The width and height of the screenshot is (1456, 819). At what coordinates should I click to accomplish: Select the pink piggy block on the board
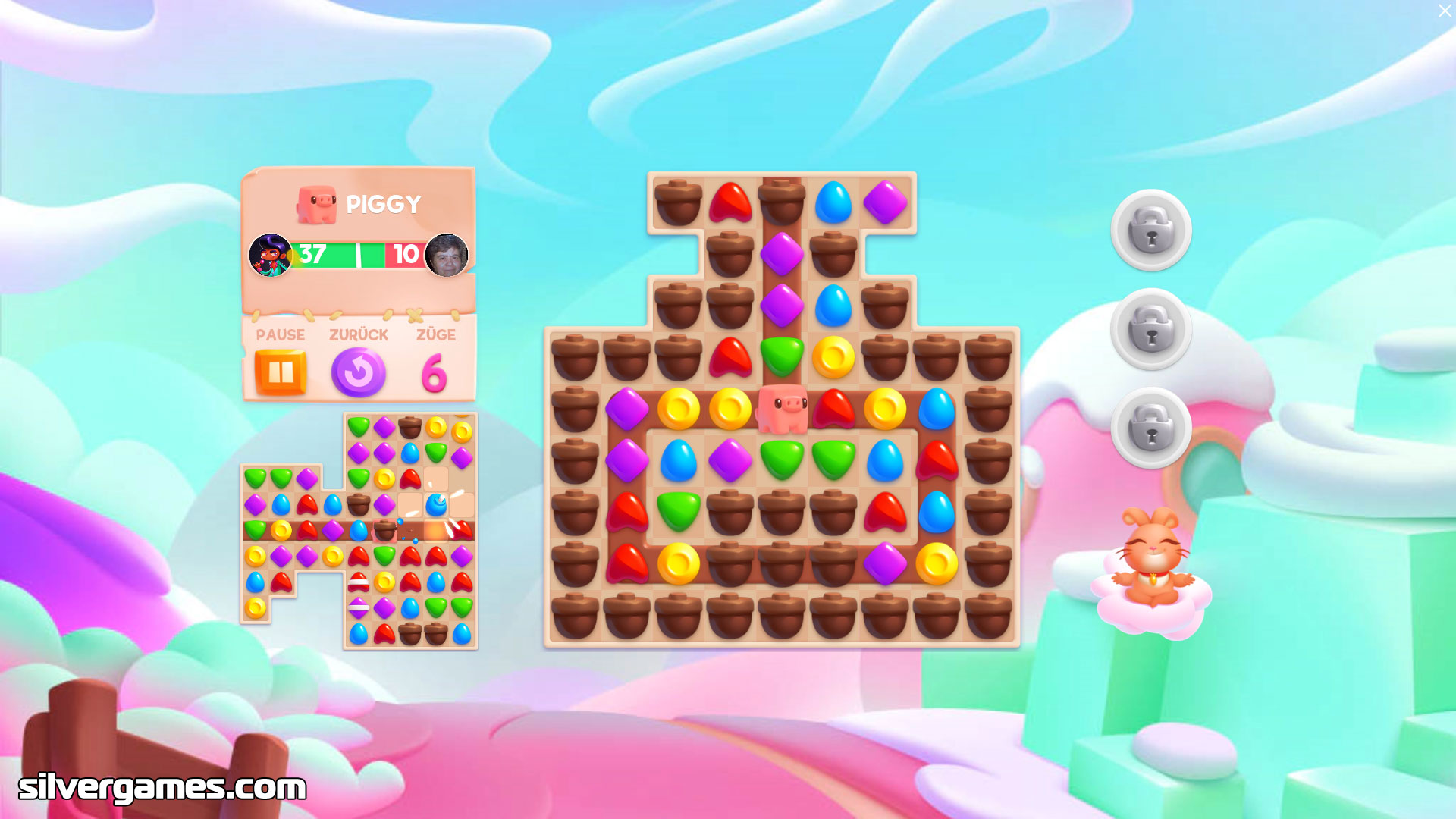click(x=782, y=408)
